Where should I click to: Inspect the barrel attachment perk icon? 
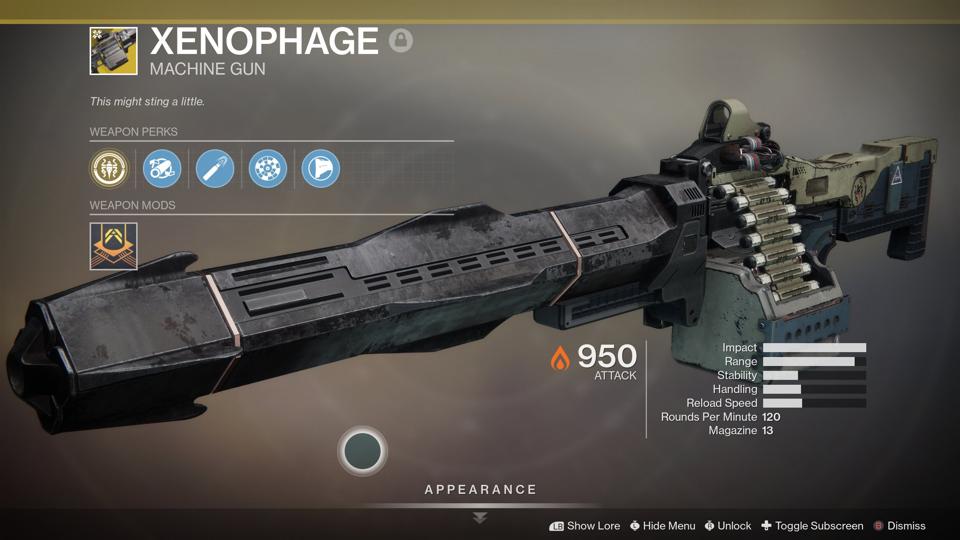tap(162, 169)
